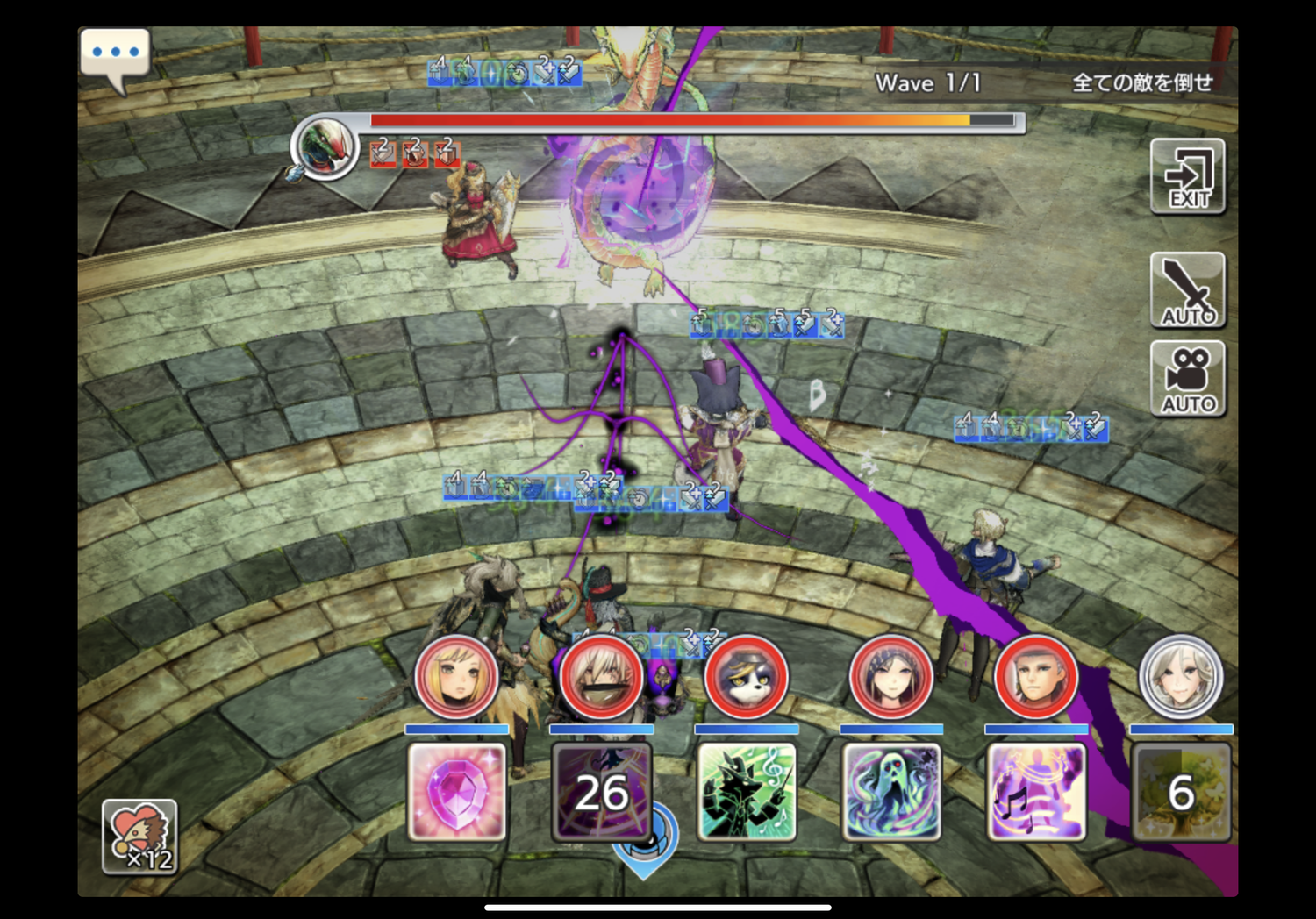The height and width of the screenshot is (919, 1316).
Task: Select the blindfolded white-haired character portrait
Action: click(x=602, y=678)
